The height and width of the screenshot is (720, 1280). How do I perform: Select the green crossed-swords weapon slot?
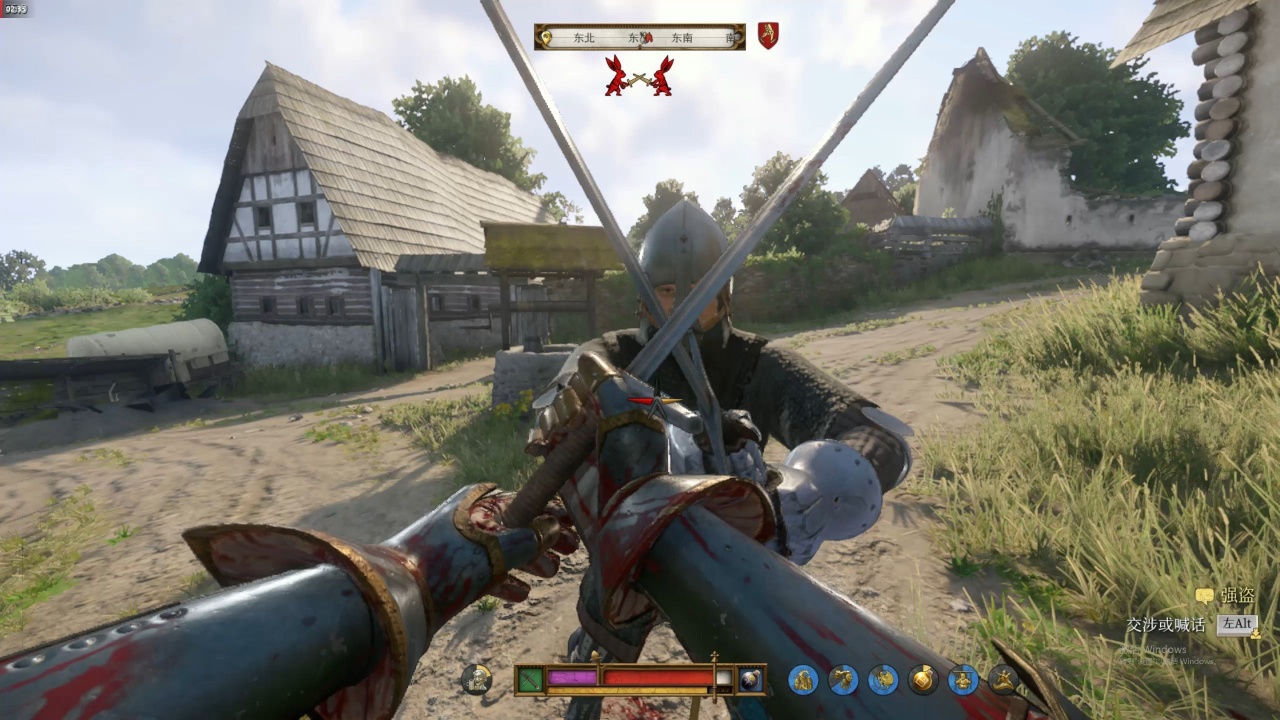point(530,680)
